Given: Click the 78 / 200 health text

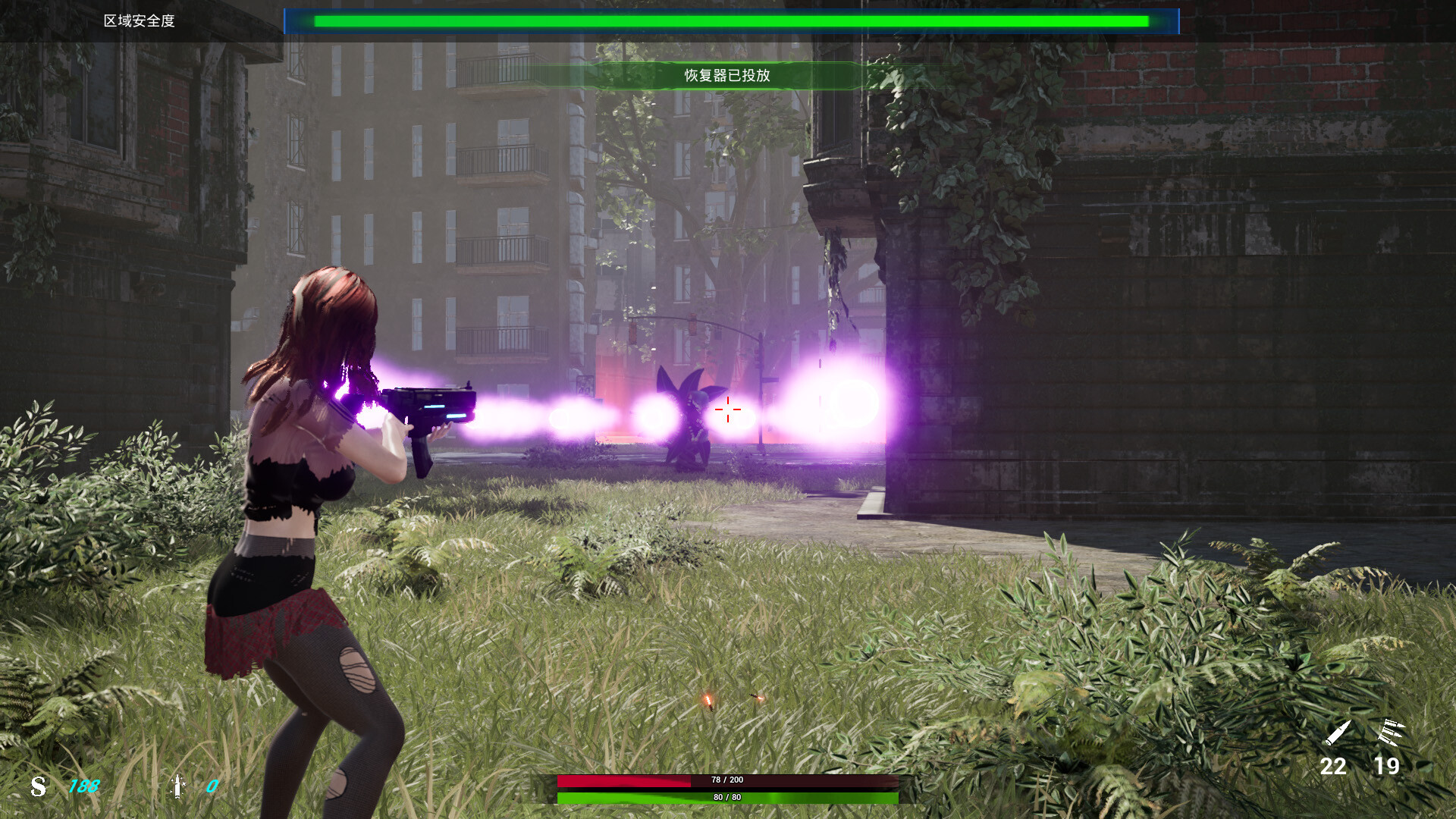Looking at the screenshot, I should click(727, 778).
